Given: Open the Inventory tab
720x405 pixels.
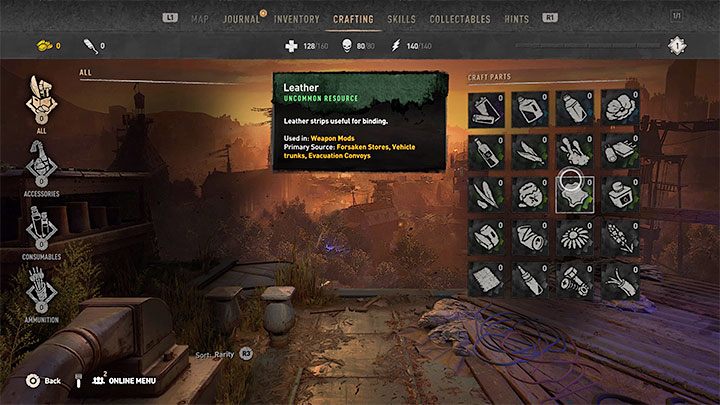Looking at the screenshot, I should point(296,18).
